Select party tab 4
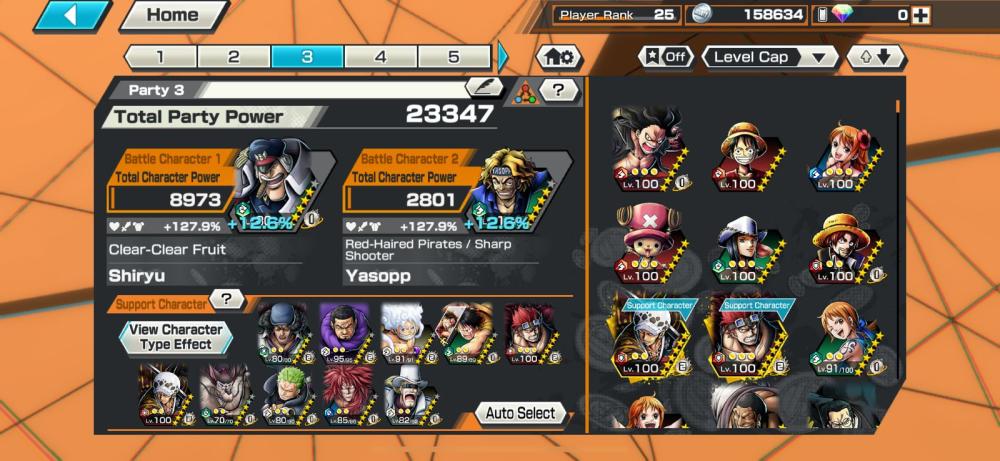 (380, 56)
